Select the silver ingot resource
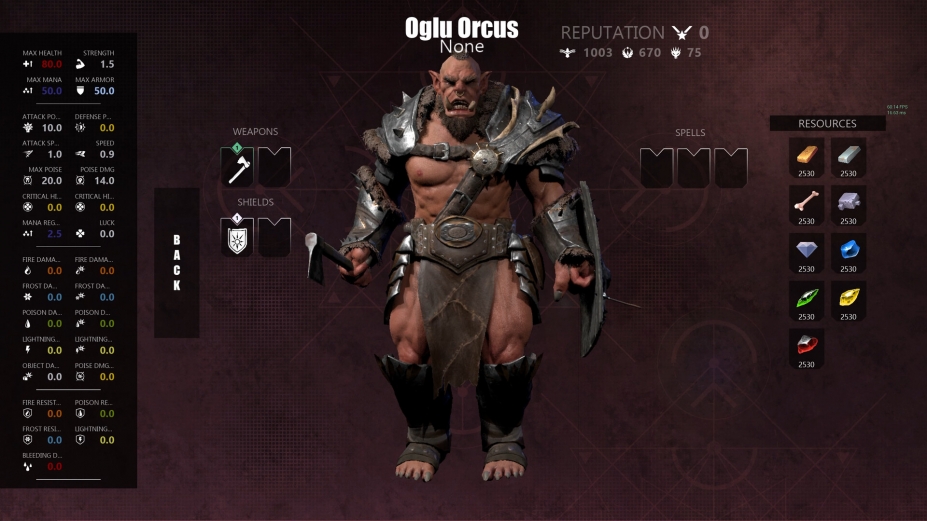Image resolution: width=927 pixels, height=521 pixels. point(848,155)
